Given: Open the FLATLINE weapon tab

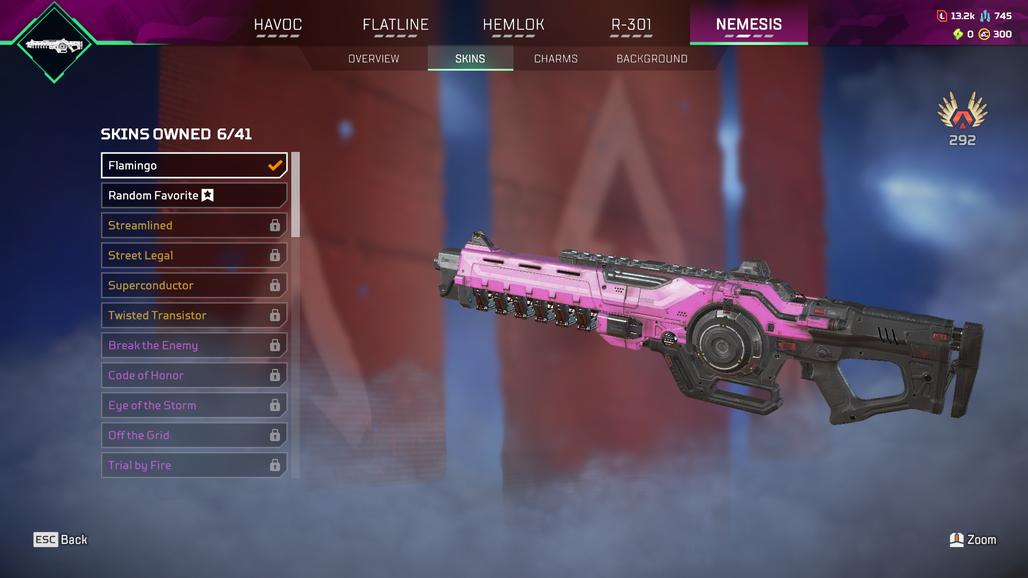Looking at the screenshot, I should coord(395,25).
